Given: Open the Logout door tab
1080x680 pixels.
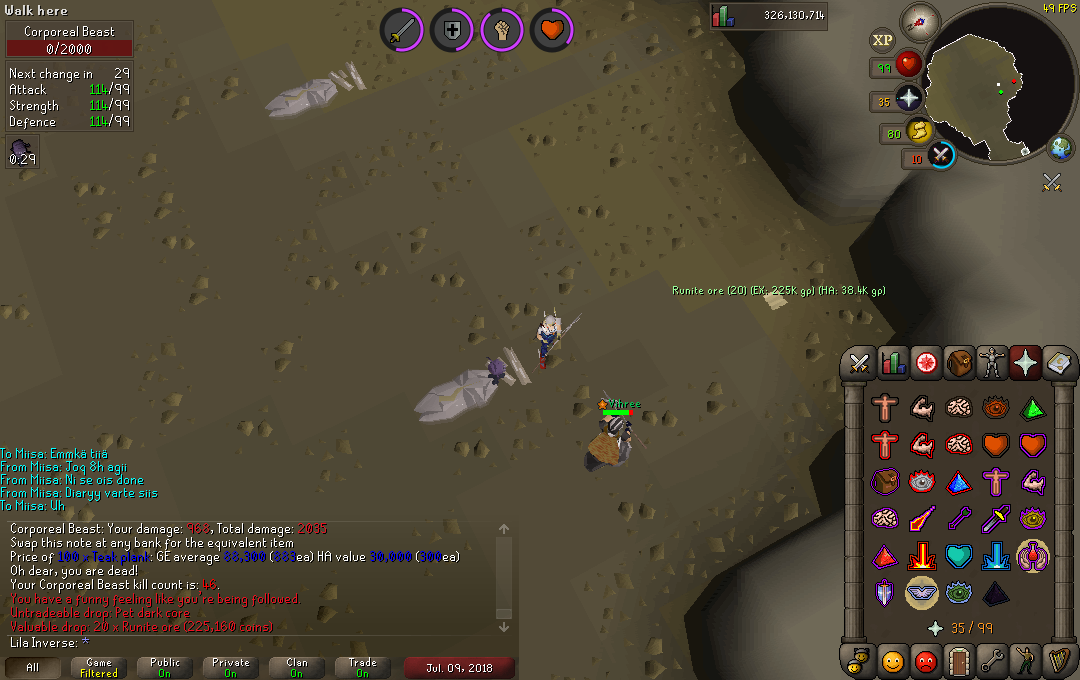Looking at the screenshot, I should [958, 661].
